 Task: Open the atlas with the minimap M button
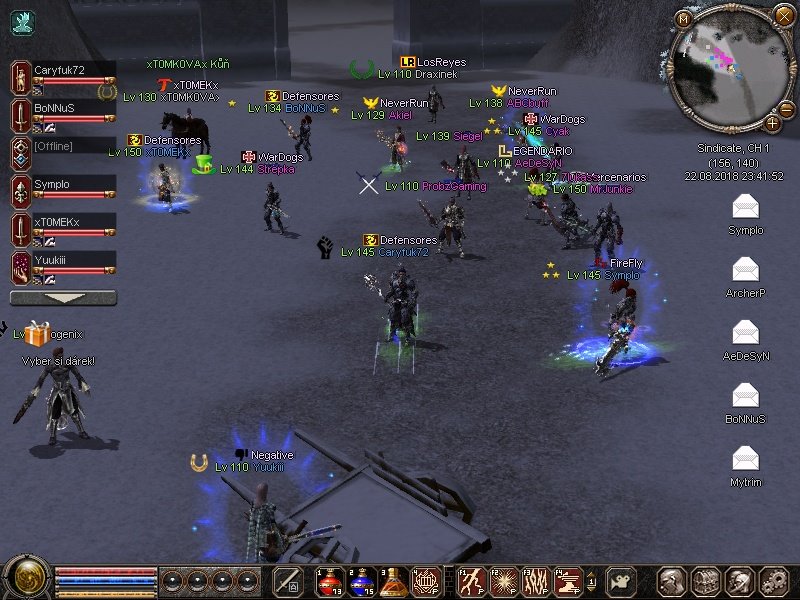pos(684,18)
